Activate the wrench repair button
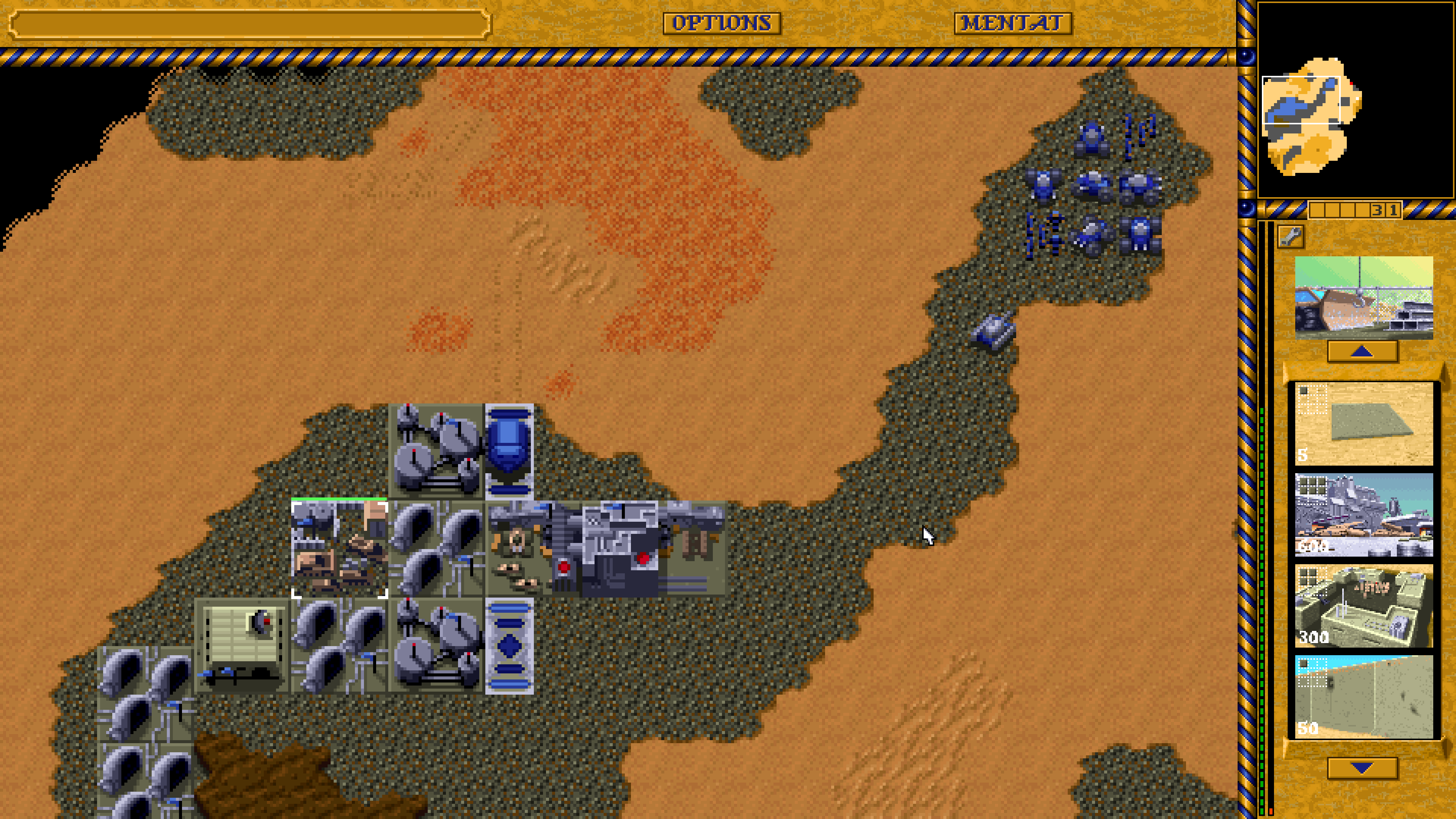 [1290, 237]
